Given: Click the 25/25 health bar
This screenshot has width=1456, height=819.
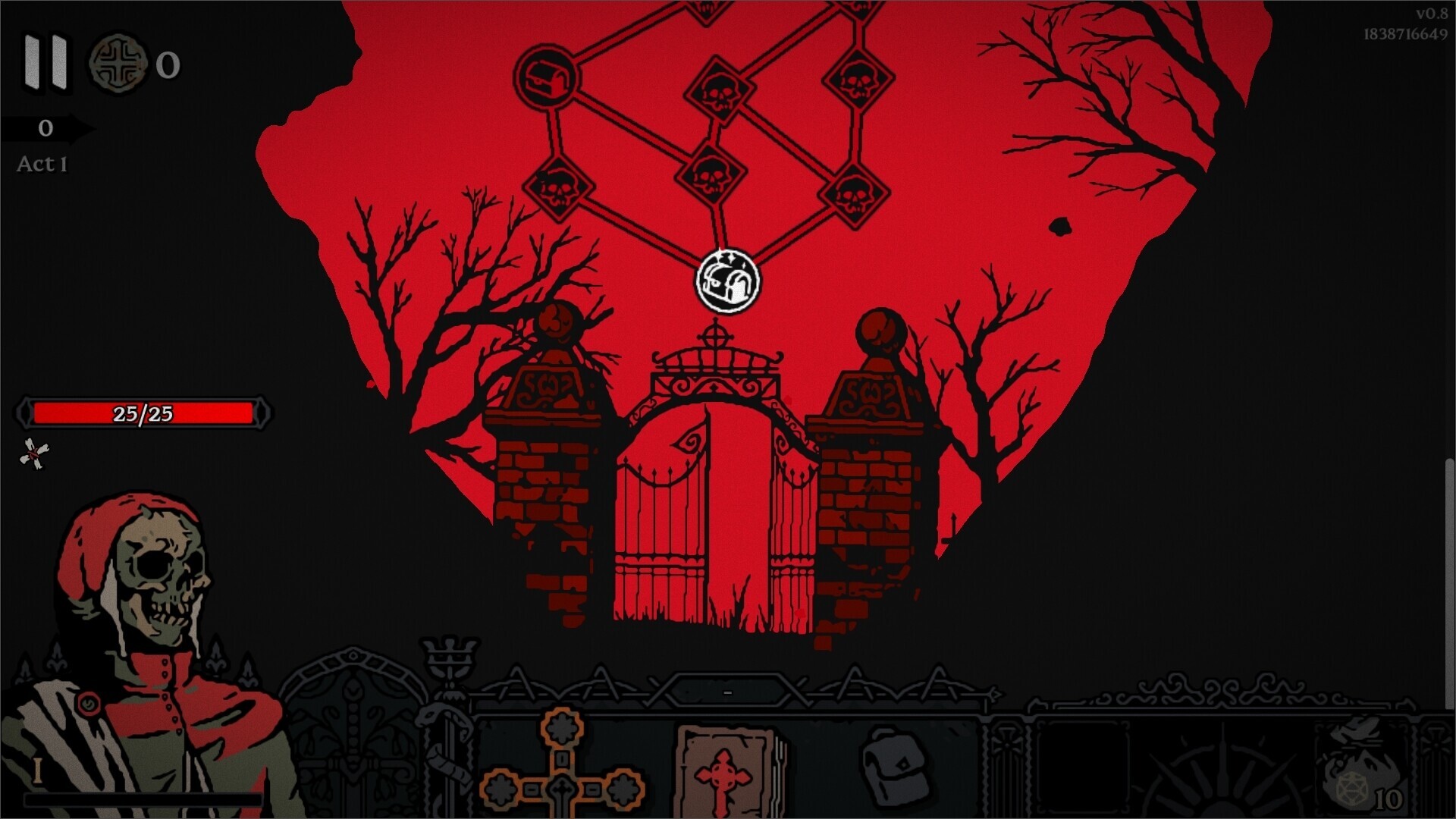Looking at the screenshot, I should click(x=143, y=415).
